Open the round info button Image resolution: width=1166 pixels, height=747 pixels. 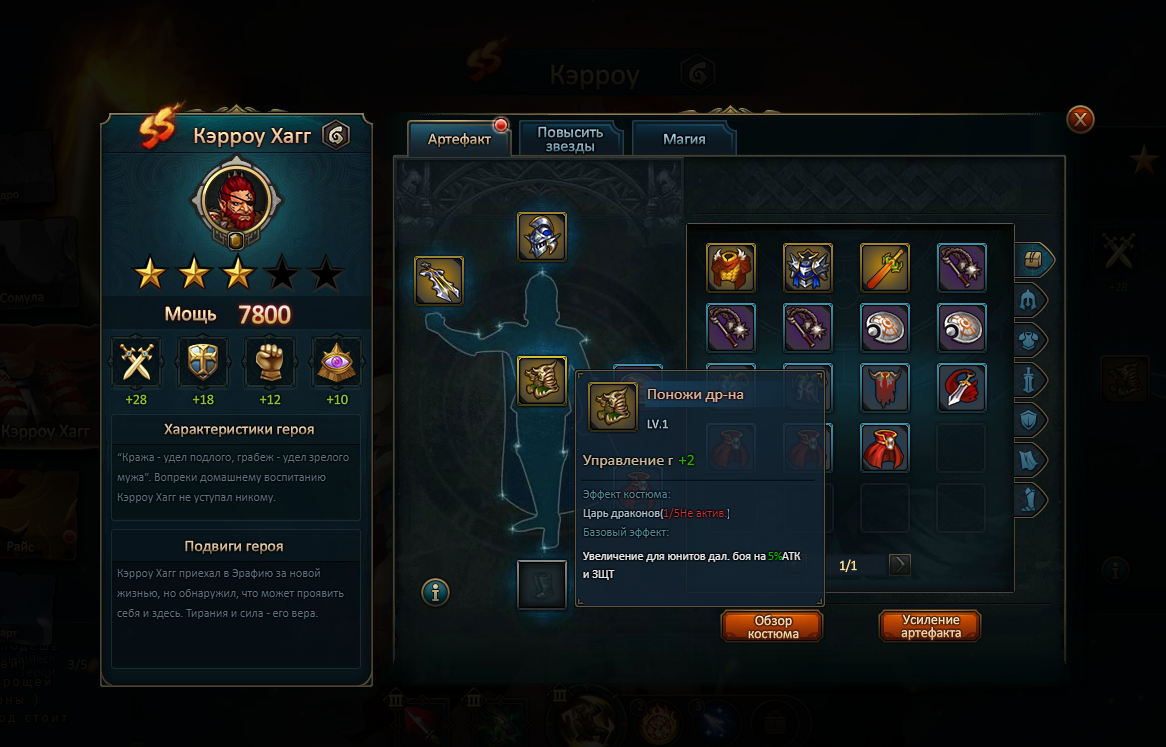pos(435,592)
